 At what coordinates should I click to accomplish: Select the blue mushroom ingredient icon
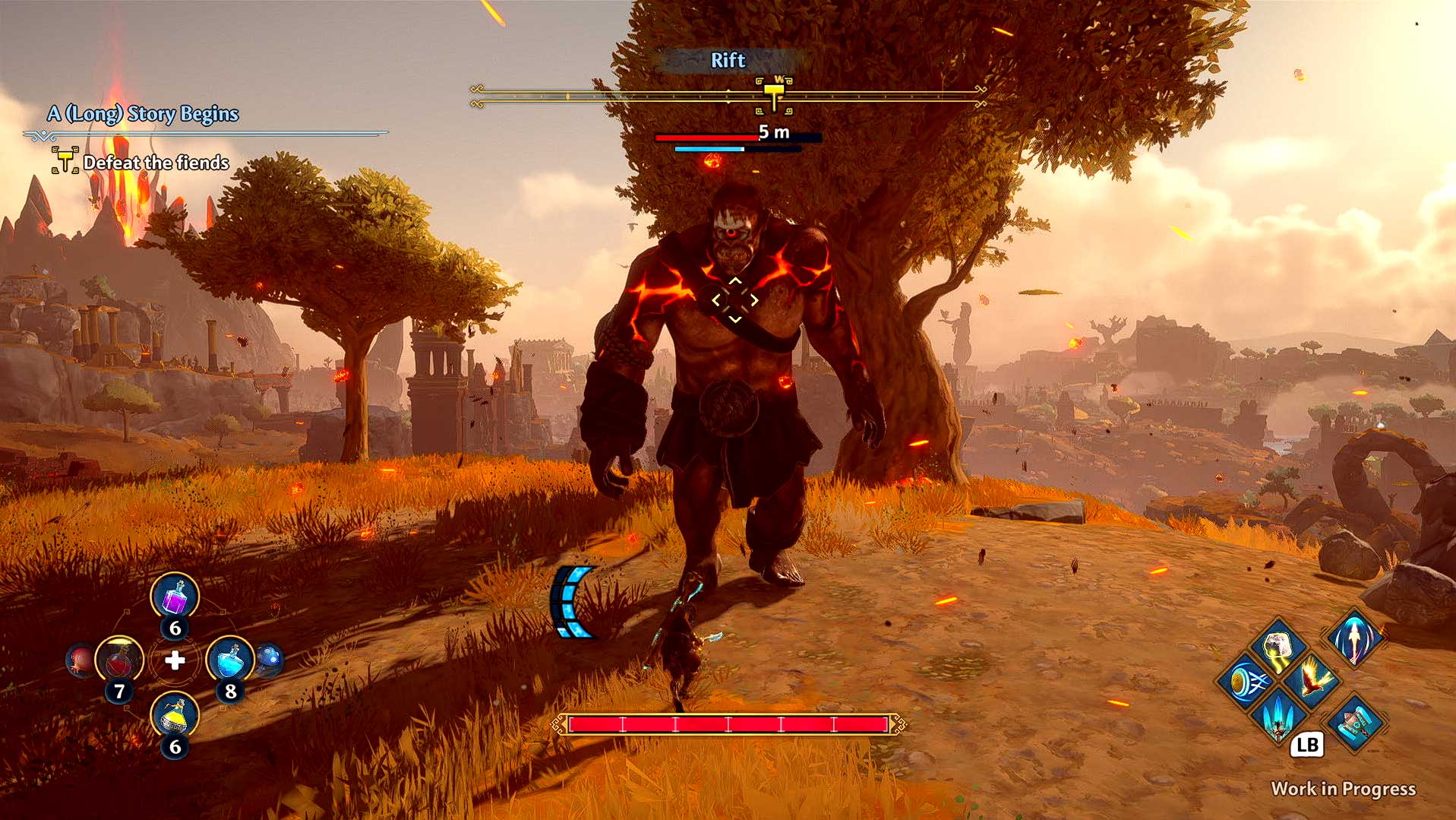[270, 660]
